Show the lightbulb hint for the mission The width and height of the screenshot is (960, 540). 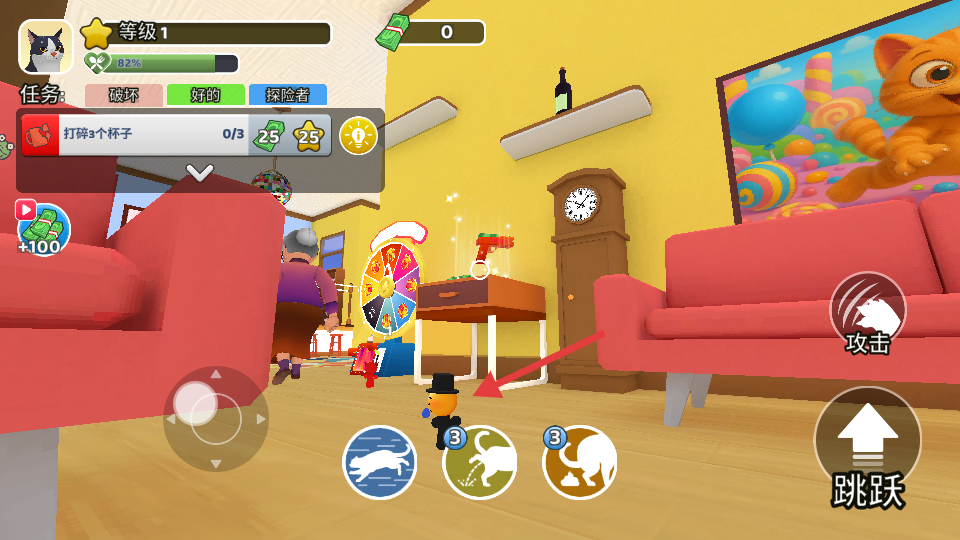[358, 135]
